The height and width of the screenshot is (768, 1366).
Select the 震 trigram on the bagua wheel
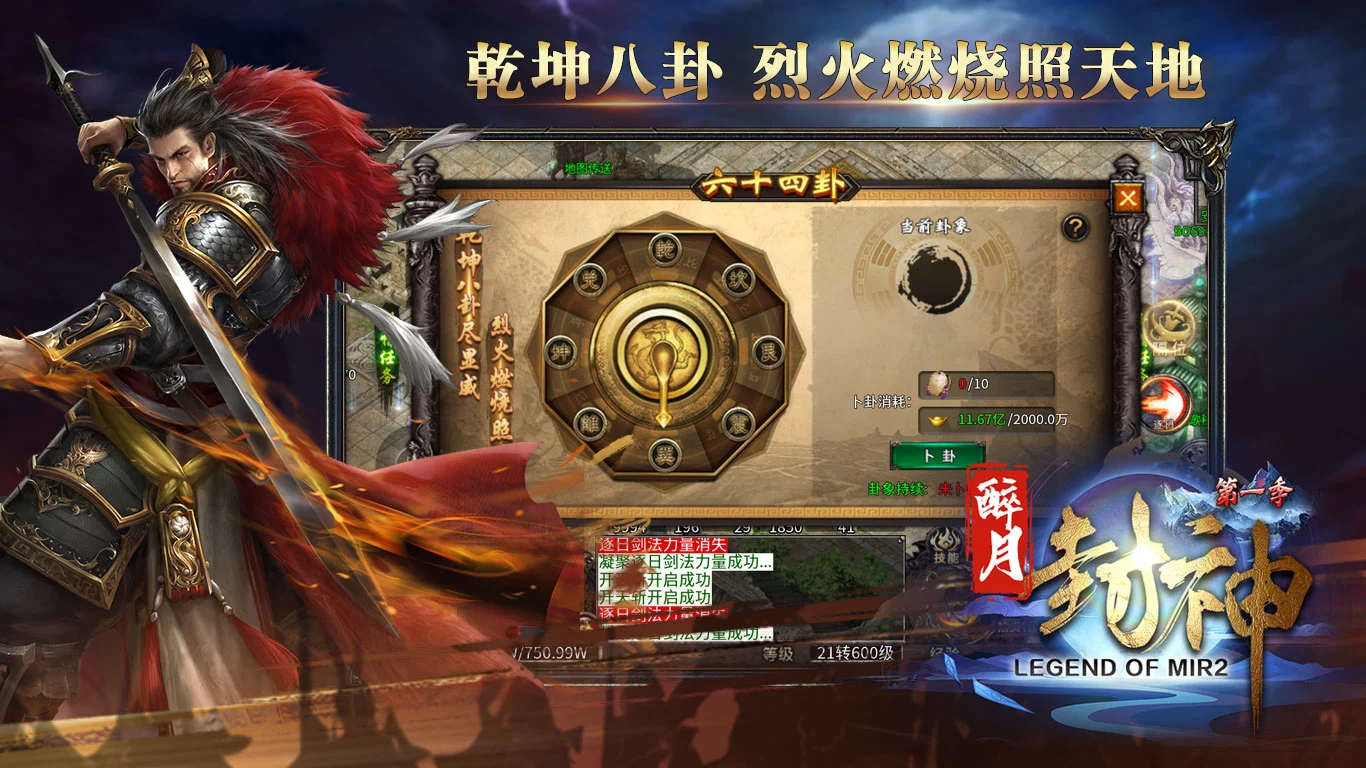click(x=735, y=423)
